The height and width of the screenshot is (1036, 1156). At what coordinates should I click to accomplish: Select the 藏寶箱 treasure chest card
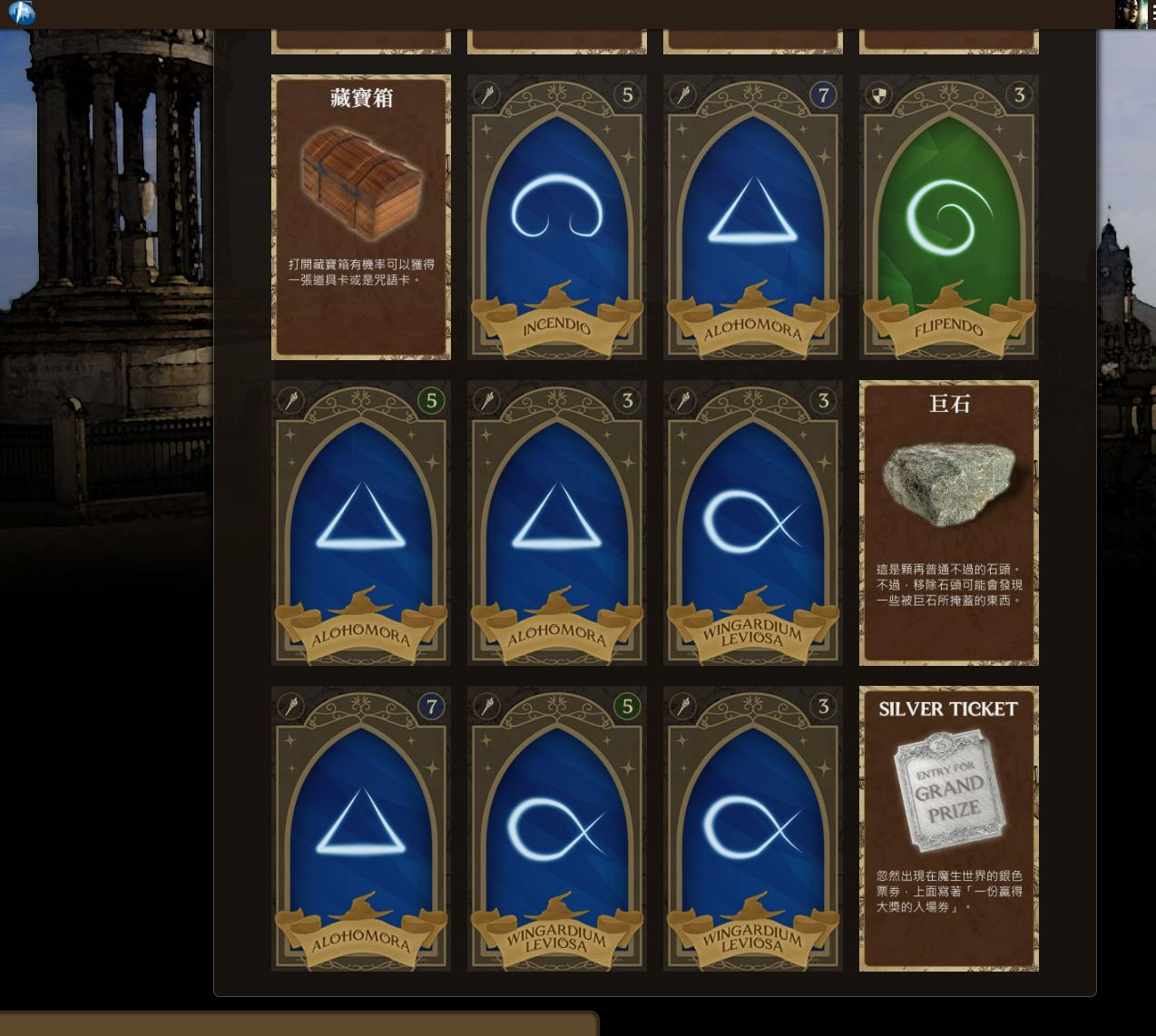pos(360,217)
